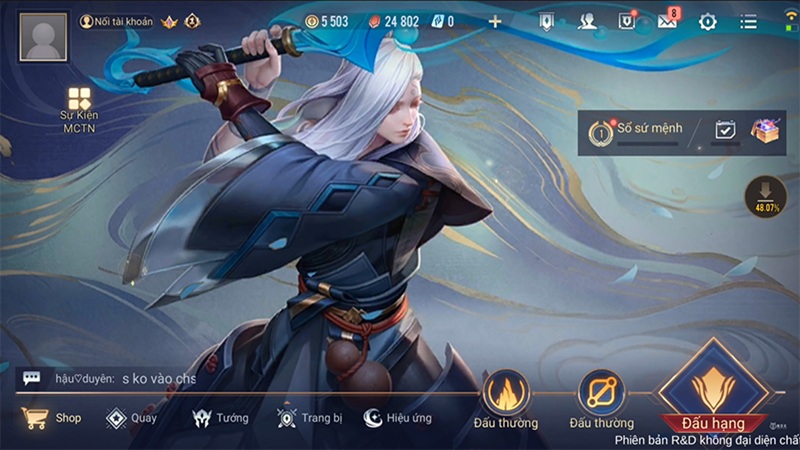Open the list menu icon
Viewport: 800px width, 450px height.
[x=747, y=21]
